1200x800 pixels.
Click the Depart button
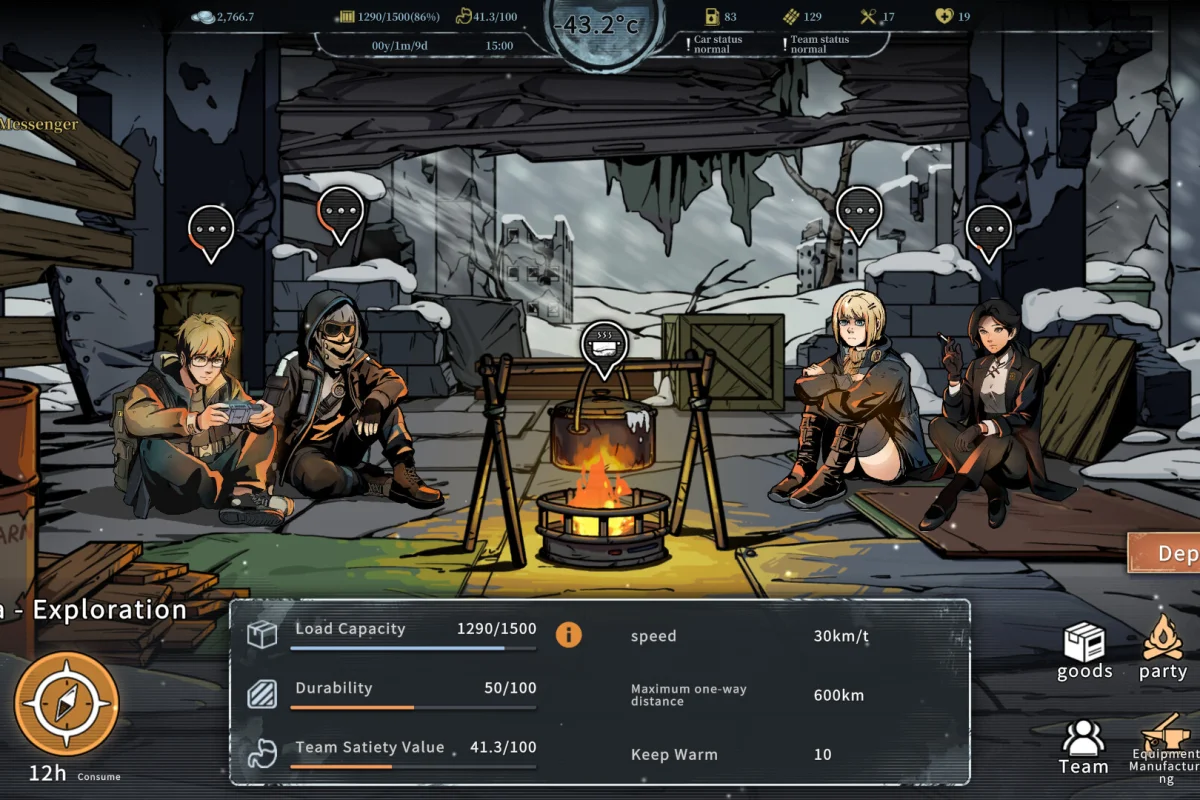[x=1166, y=553]
